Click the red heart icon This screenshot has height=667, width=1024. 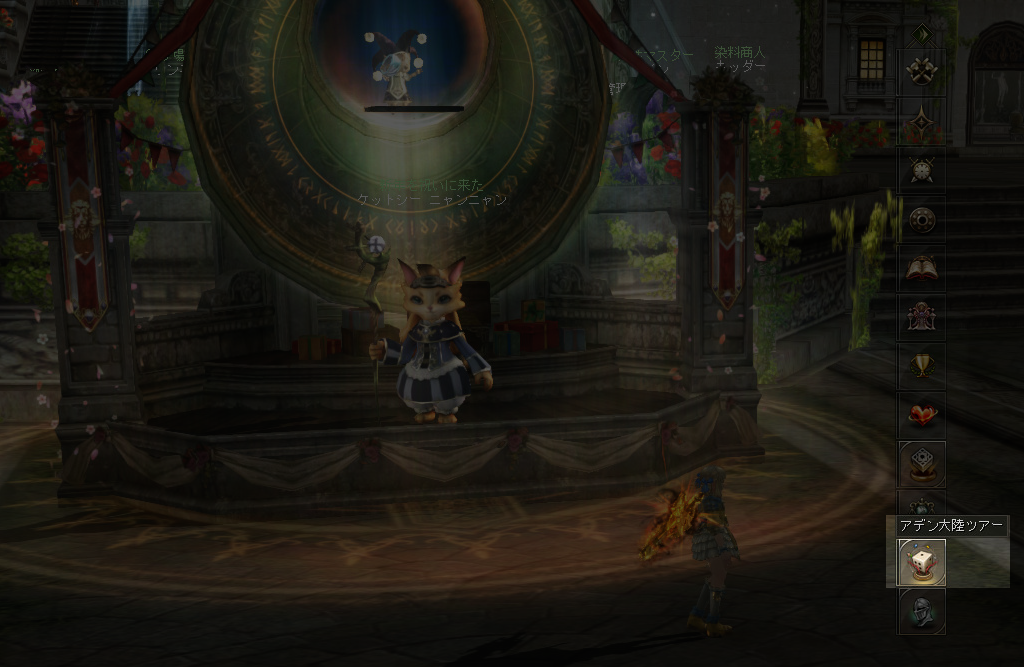pos(921,413)
